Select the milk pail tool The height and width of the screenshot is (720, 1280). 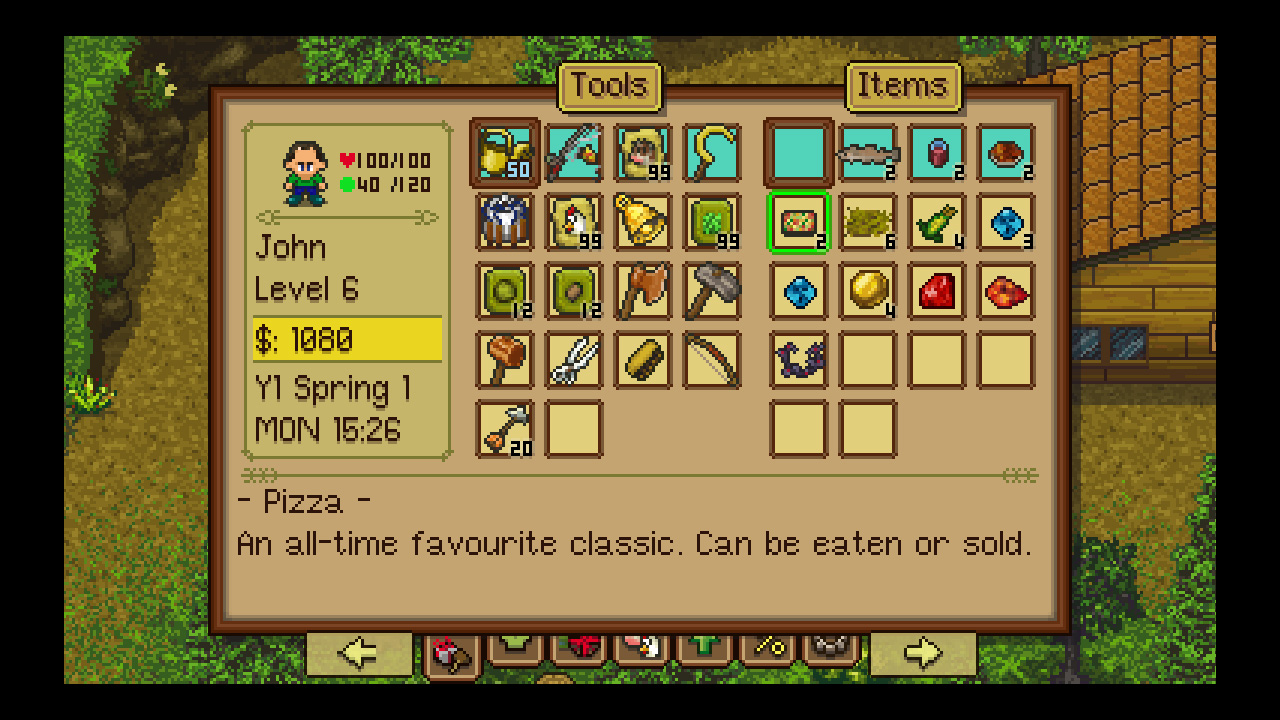click(505, 222)
